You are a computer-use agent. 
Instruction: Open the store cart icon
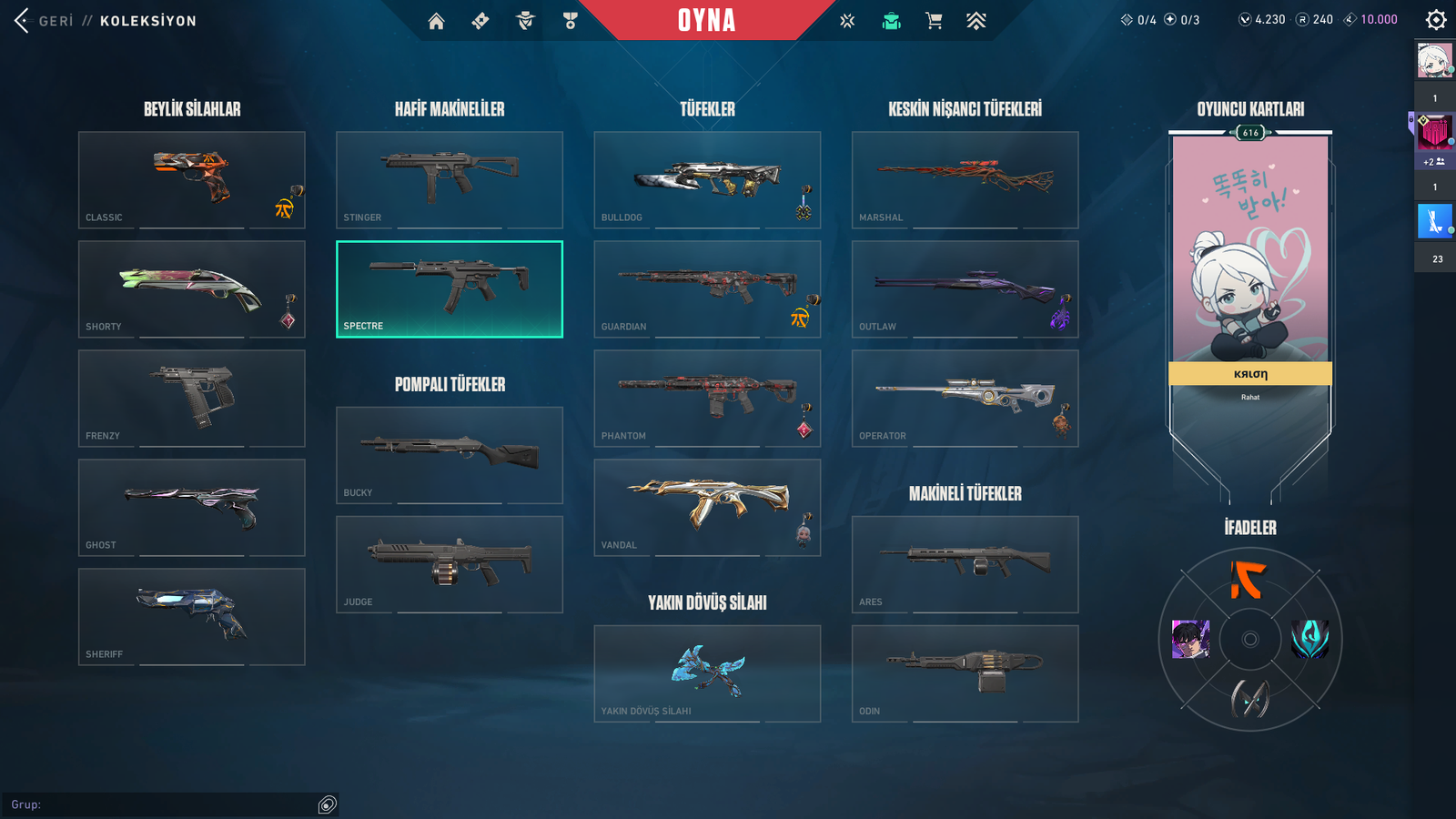click(x=934, y=21)
